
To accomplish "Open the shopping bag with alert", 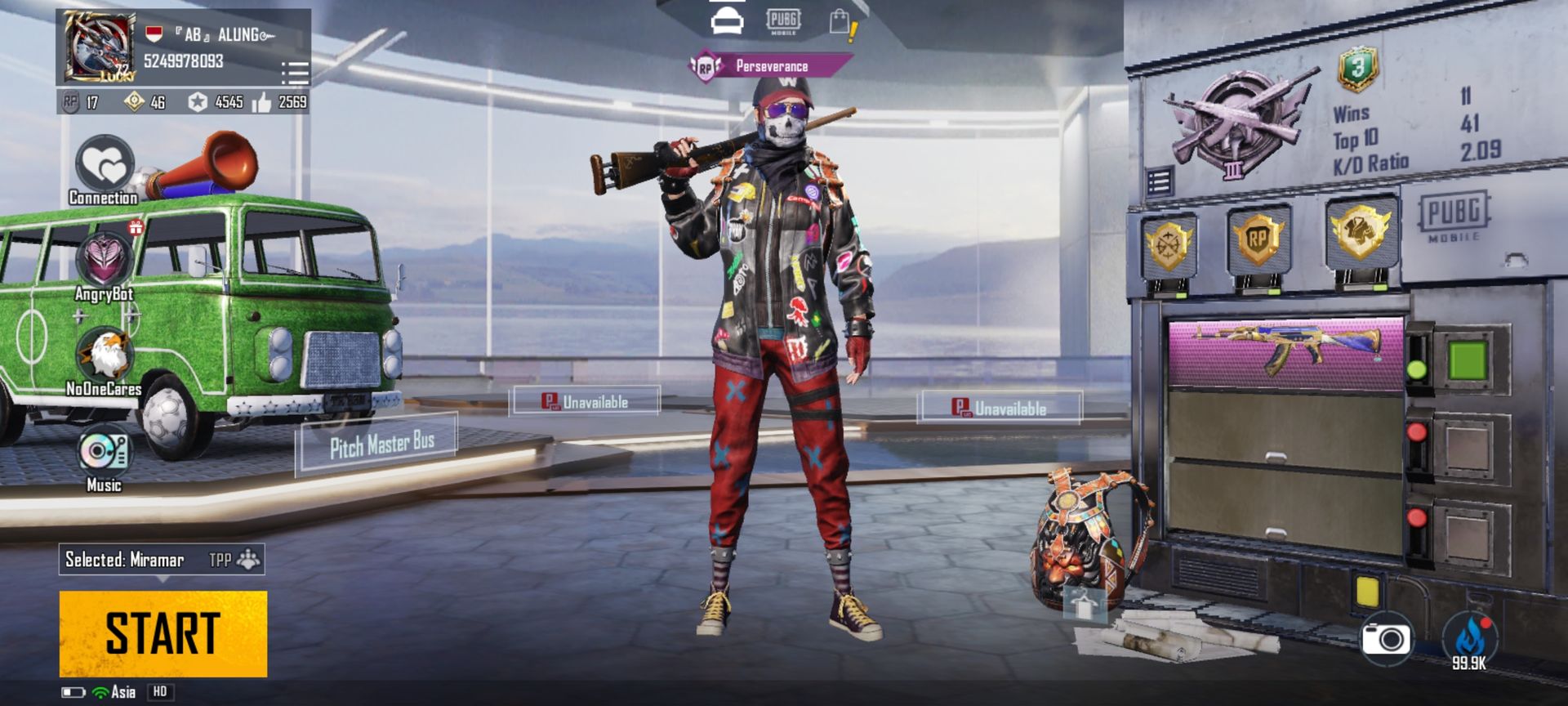I will [x=842, y=23].
